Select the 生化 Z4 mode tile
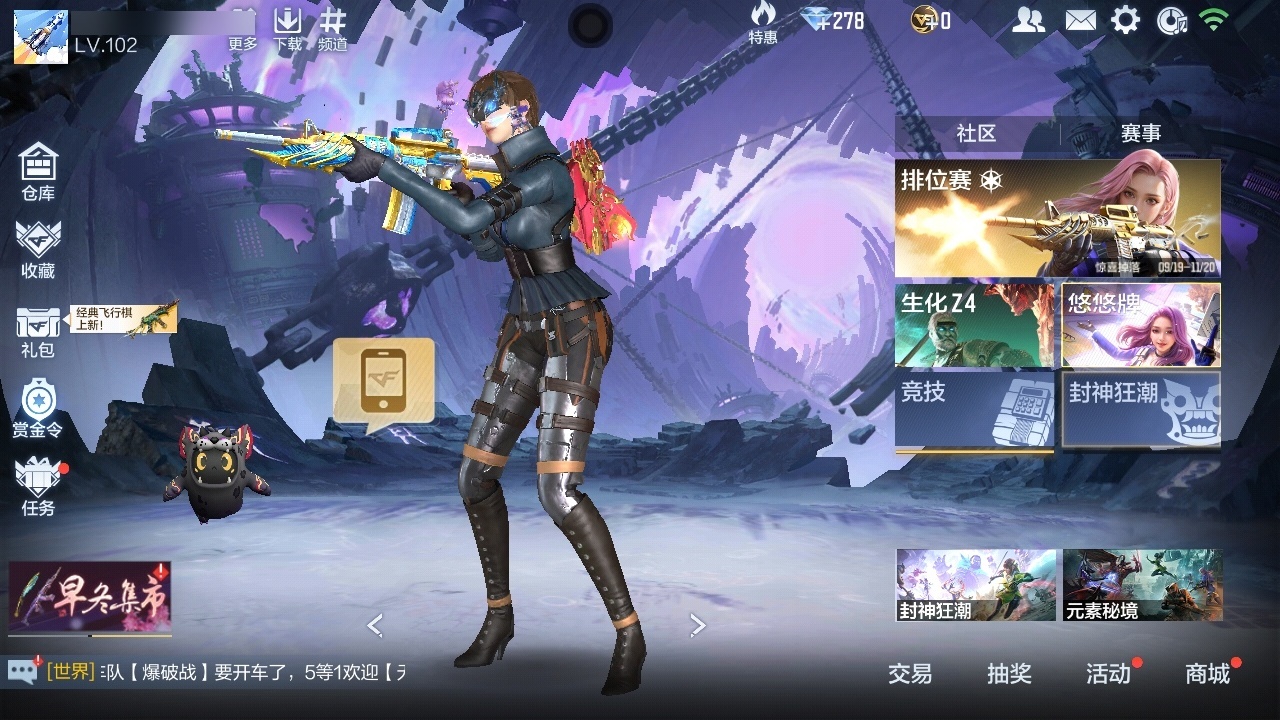This screenshot has height=720, width=1280. (974, 325)
